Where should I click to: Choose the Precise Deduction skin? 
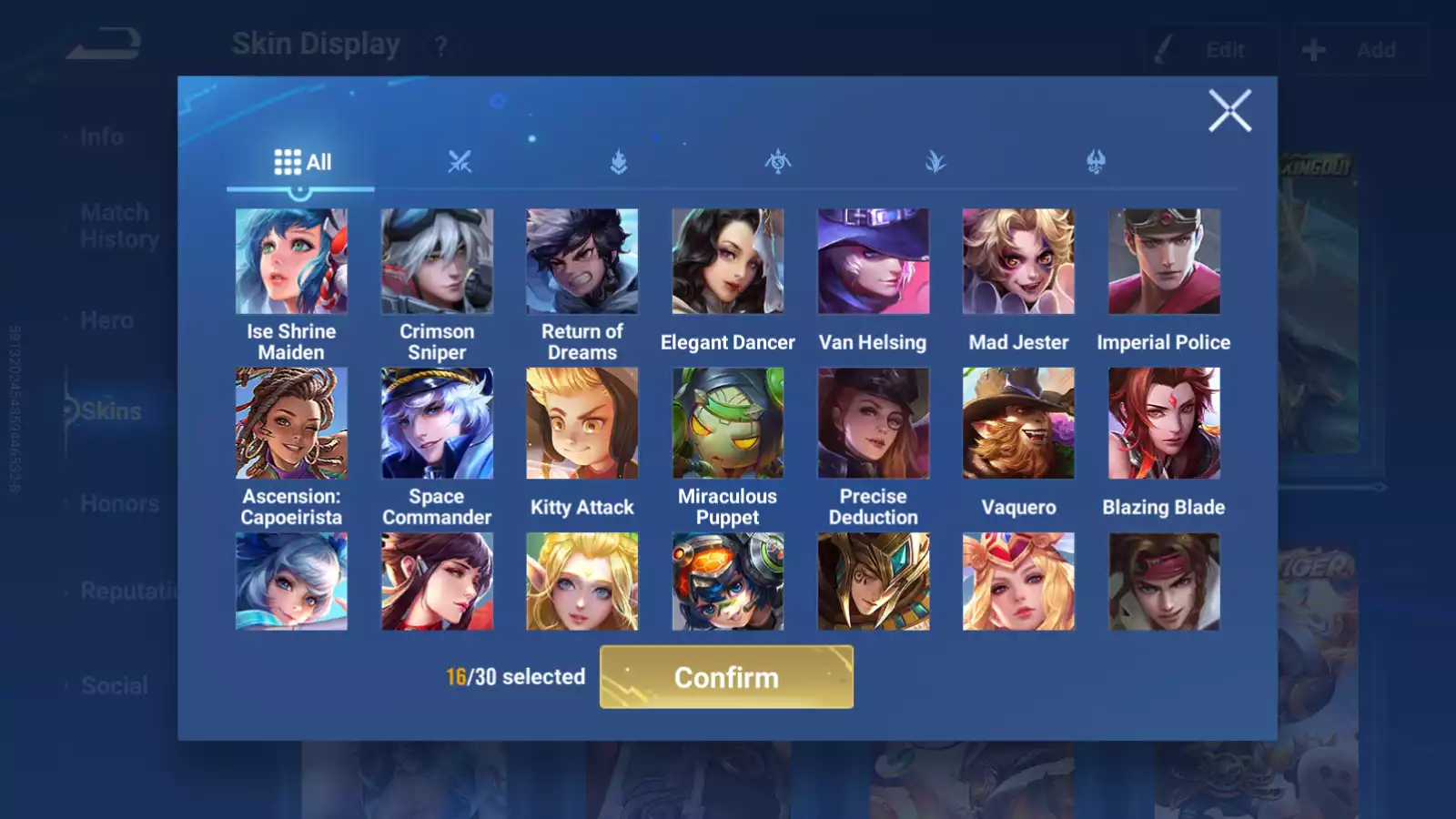coord(874,424)
